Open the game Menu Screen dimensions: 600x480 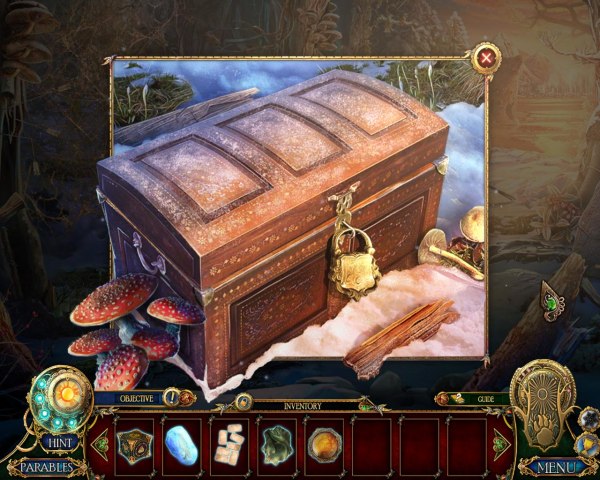[x=553, y=466]
